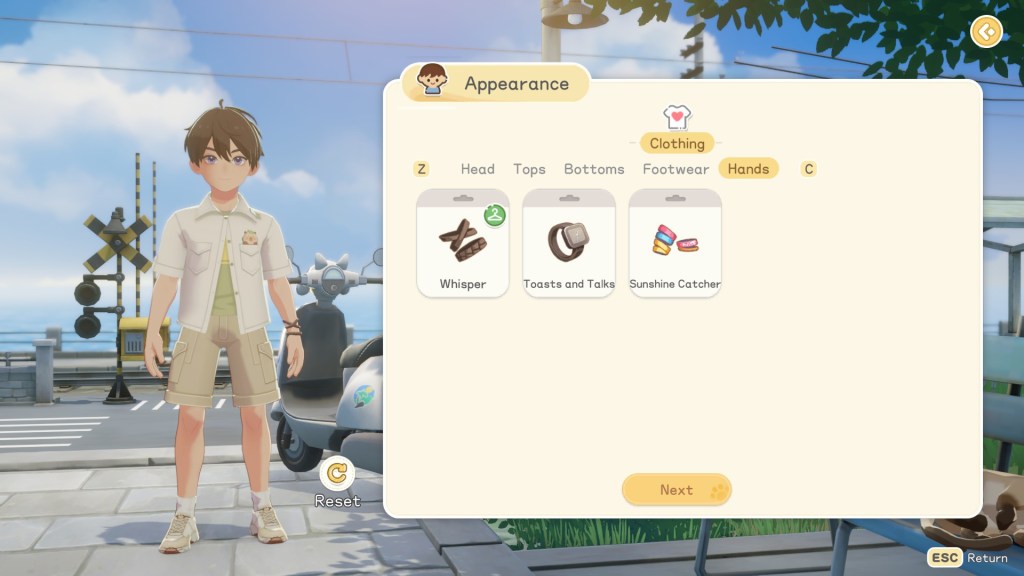This screenshot has height=576, width=1024.
Task: Click the round back arrow button
Action: (986, 32)
